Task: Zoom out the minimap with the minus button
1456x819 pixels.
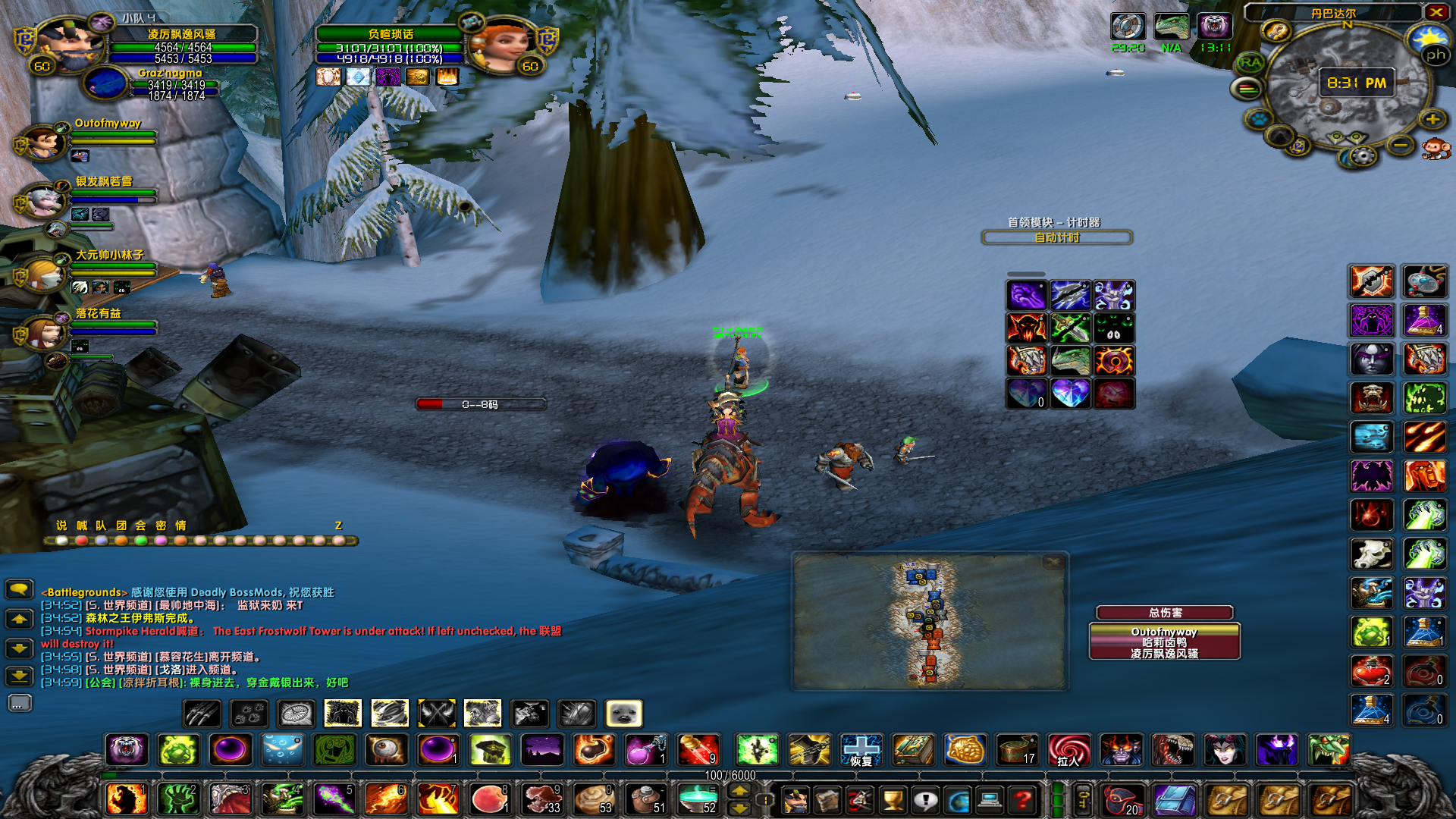Action: [x=1401, y=145]
